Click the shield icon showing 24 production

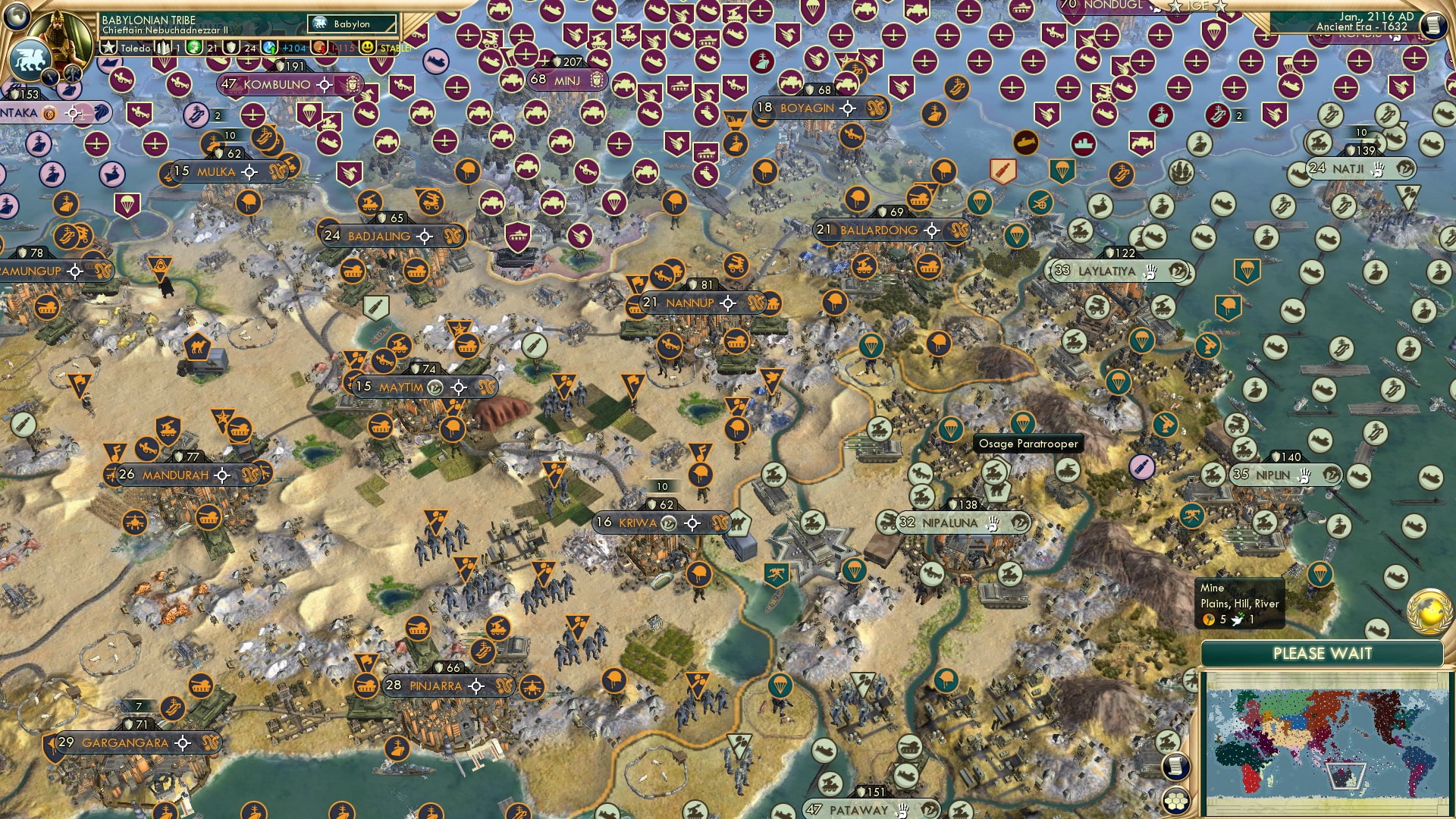[231, 47]
